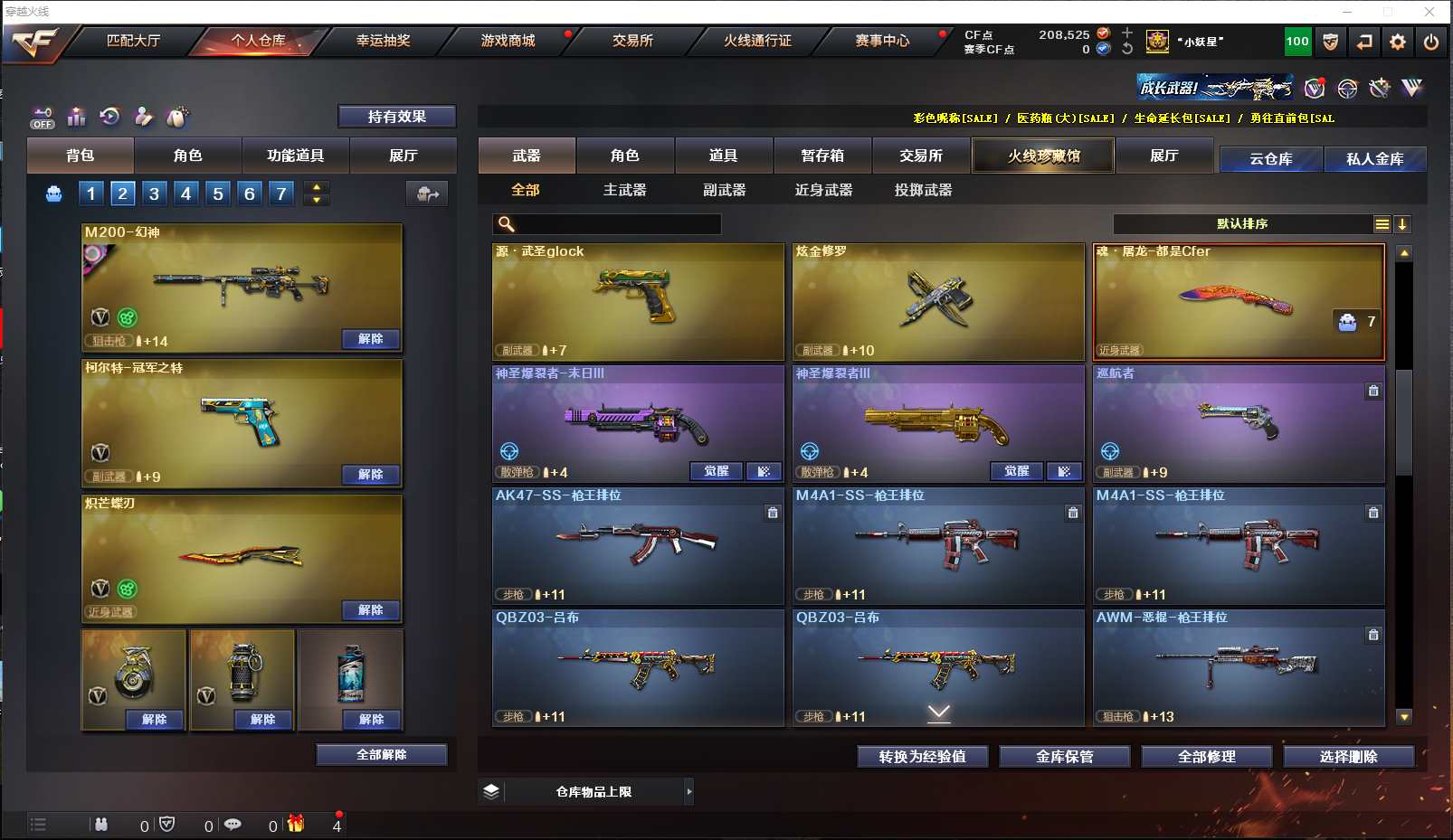Select the AWM-恶棍-枪王排位 sniper tile
1453x840 pixels.
1239,667
